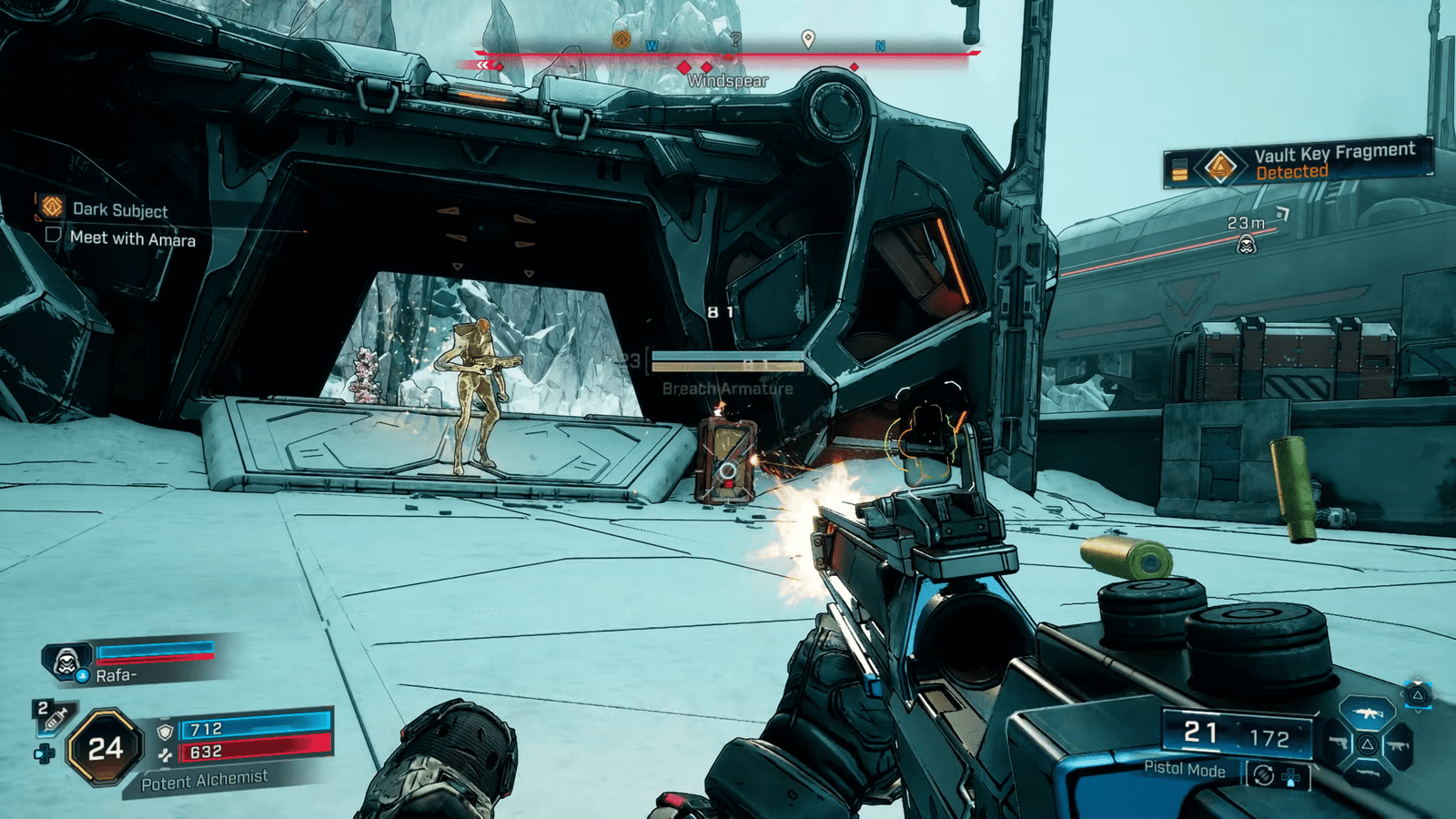Toggle the Pistol Mode swap icon

tap(1263, 775)
